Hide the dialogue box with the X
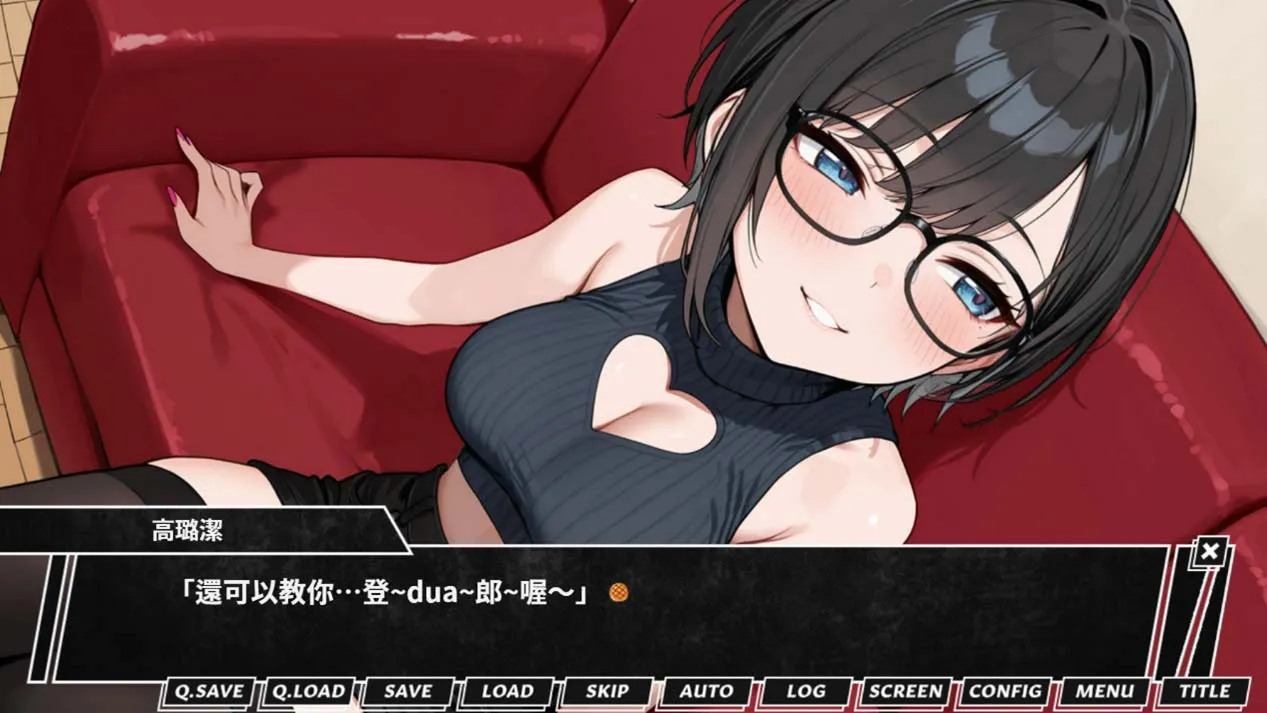This screenshot has width=1267, height=713. click(x=1210, y=551)
